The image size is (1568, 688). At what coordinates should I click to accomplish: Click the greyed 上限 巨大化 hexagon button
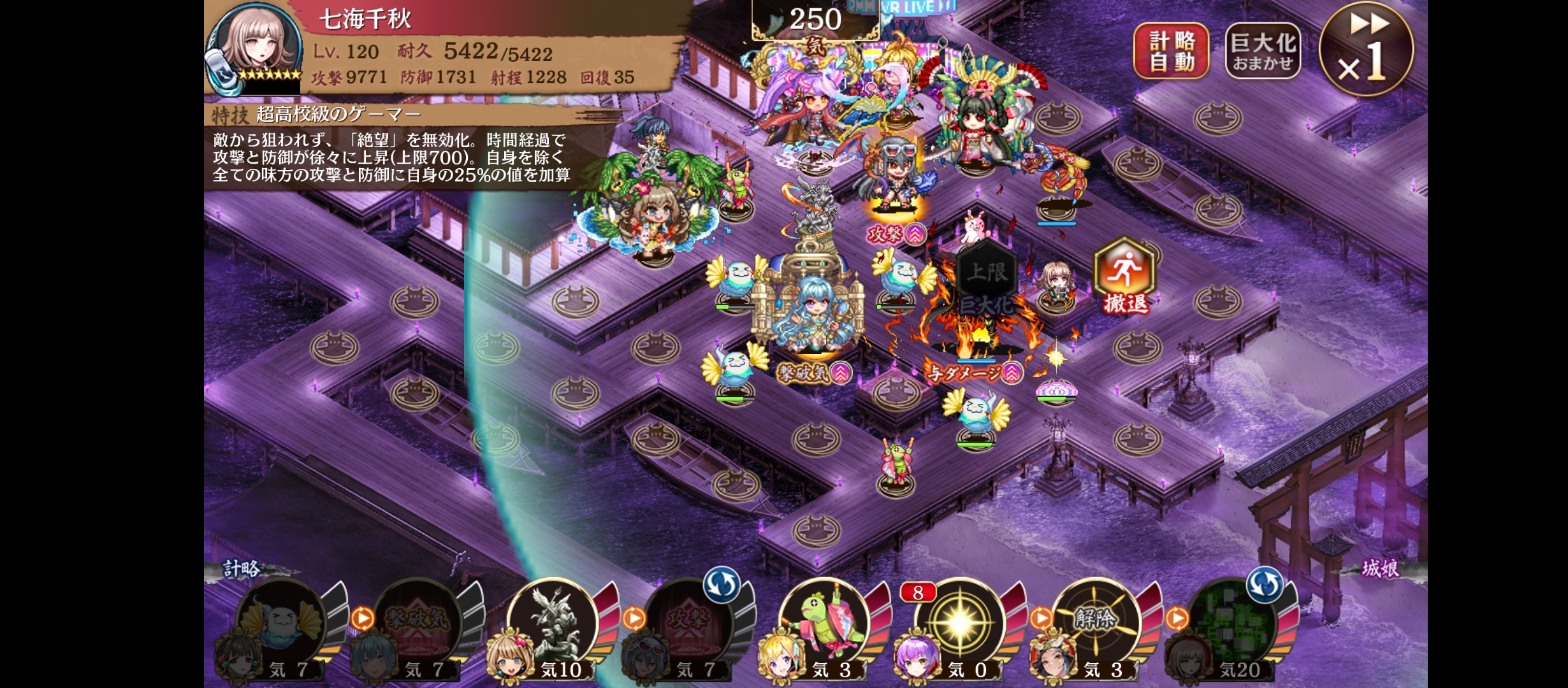986,280
